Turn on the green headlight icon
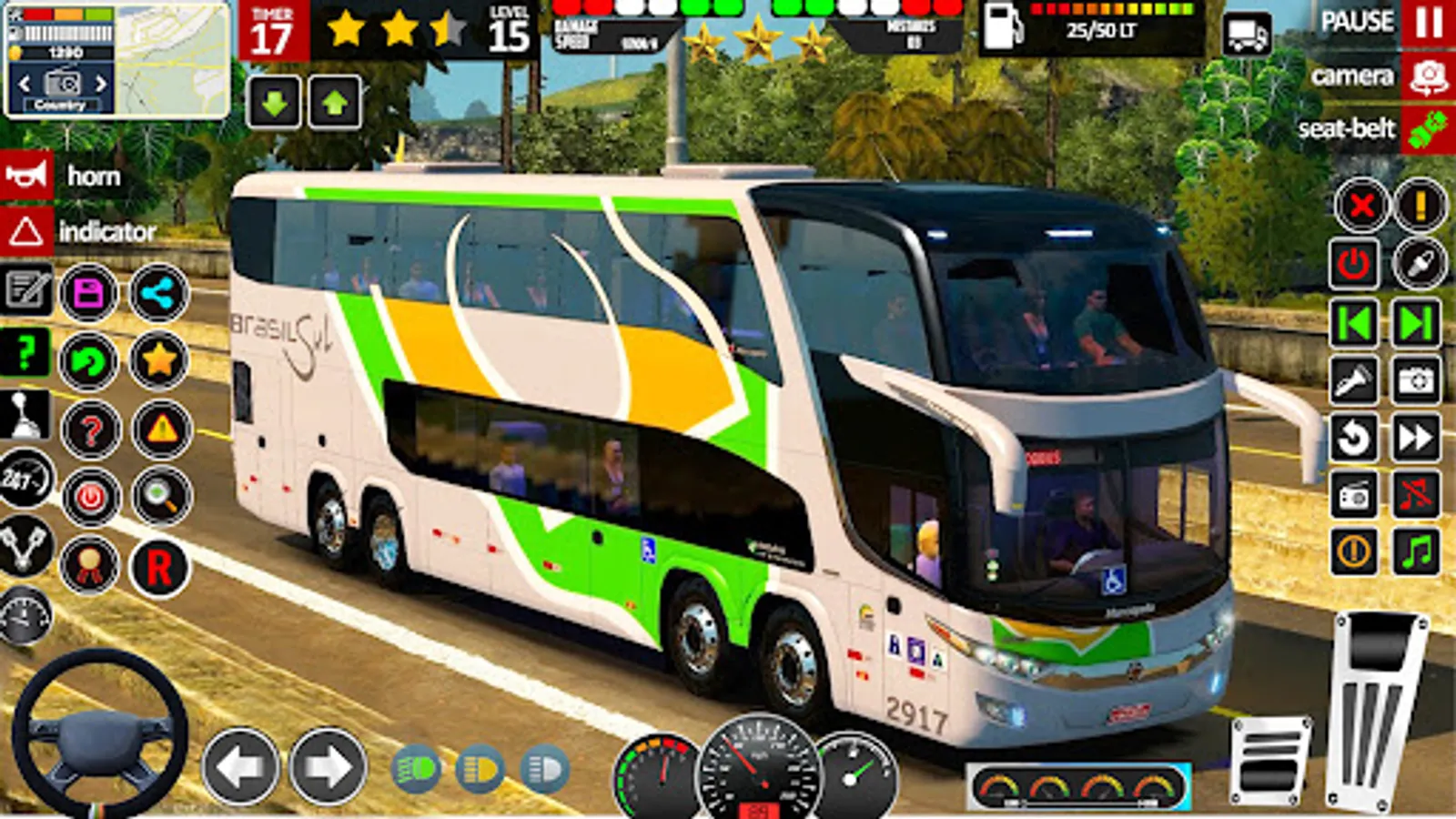The image size is (1456, 819). [x=415, y=770]
